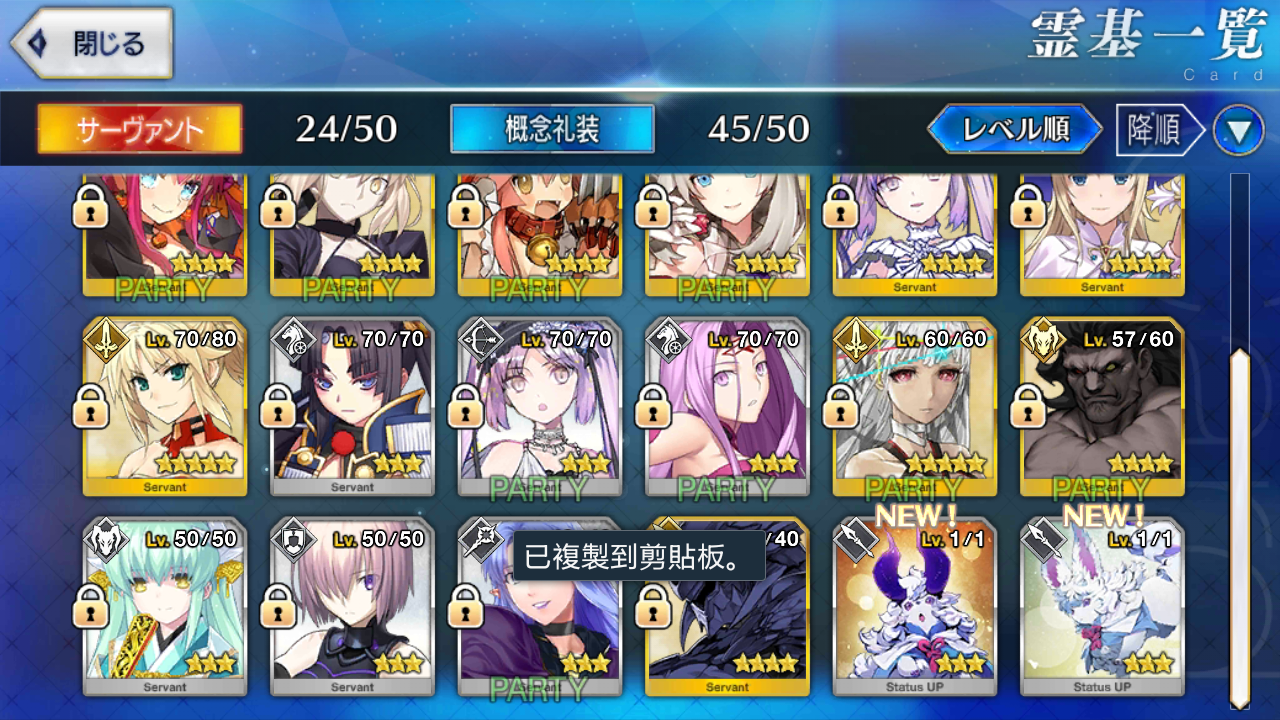Switch to the 概念礼装 tab

coord(552,129)
